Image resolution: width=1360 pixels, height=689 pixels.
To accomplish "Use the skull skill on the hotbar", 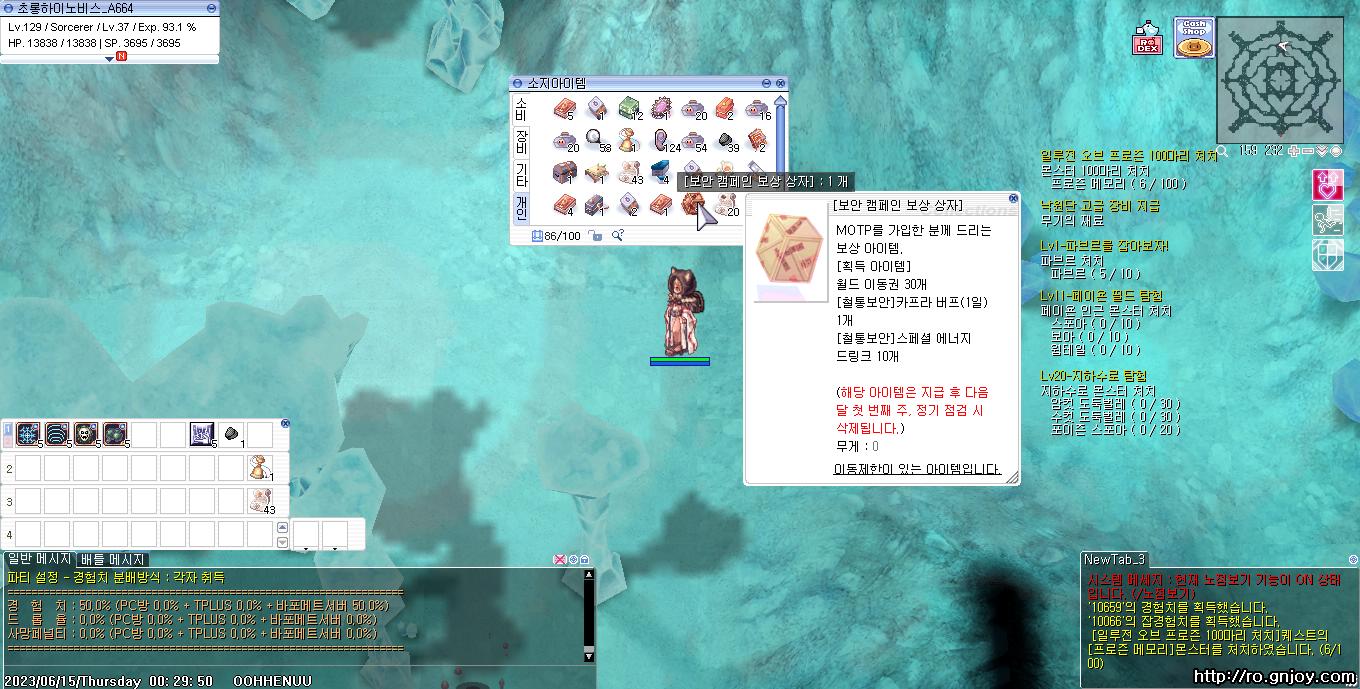I will 86,434.
